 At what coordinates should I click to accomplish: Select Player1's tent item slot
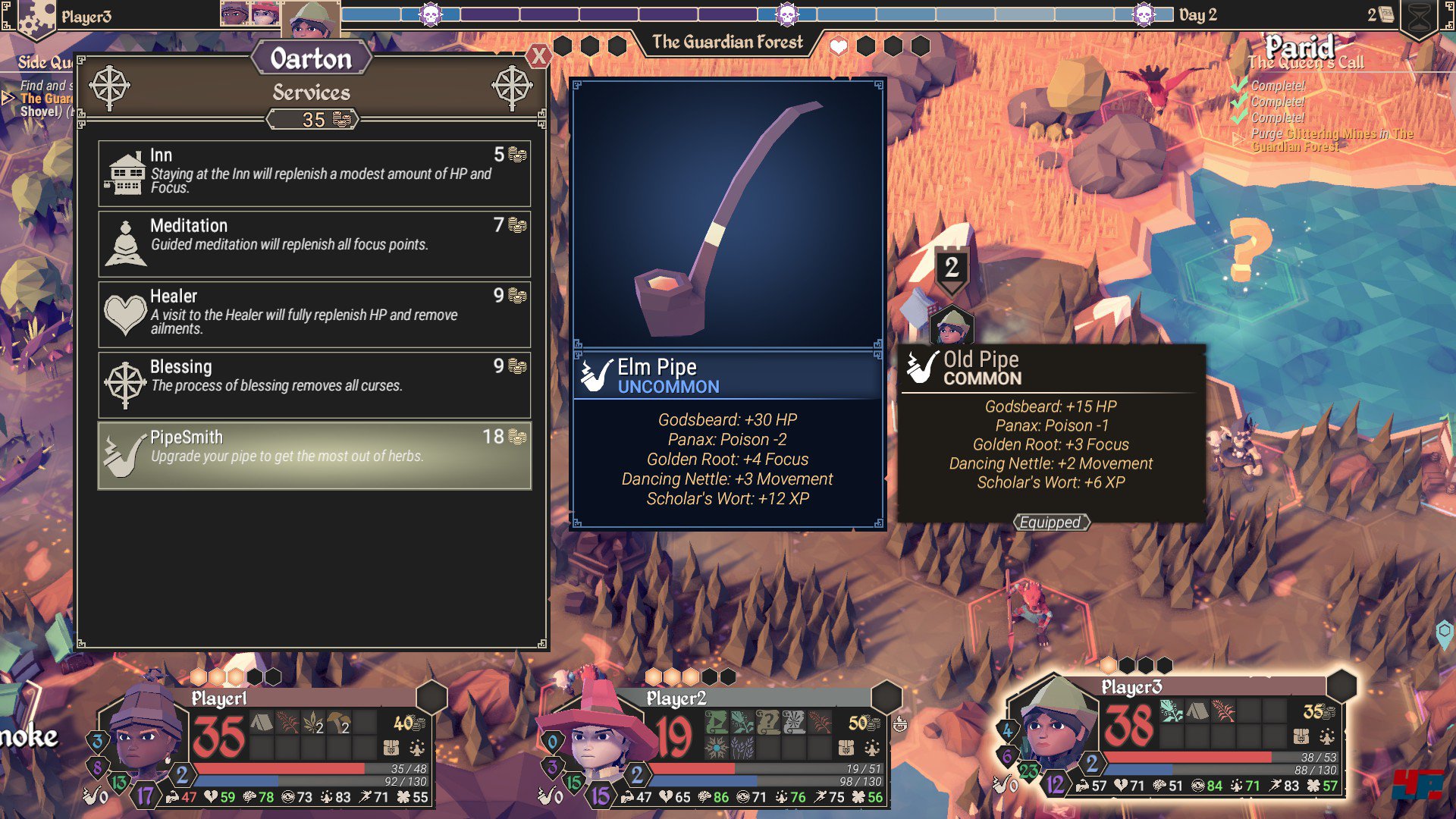[262, 723]
